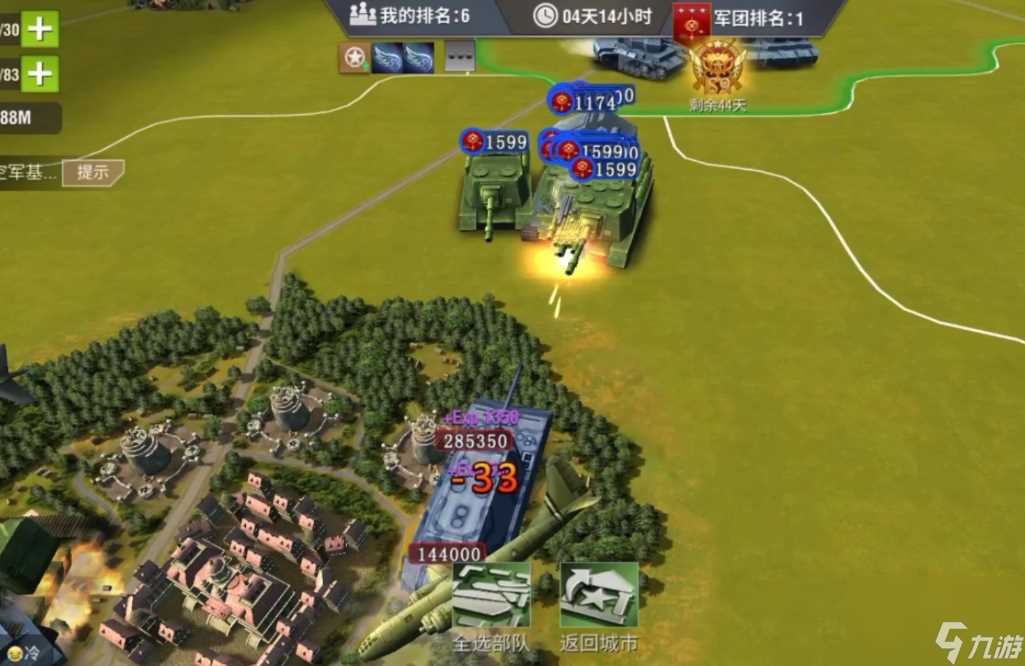Open the grey three-dot more icon
Viewport: 1025px width, 666px height.
point(459,58)
